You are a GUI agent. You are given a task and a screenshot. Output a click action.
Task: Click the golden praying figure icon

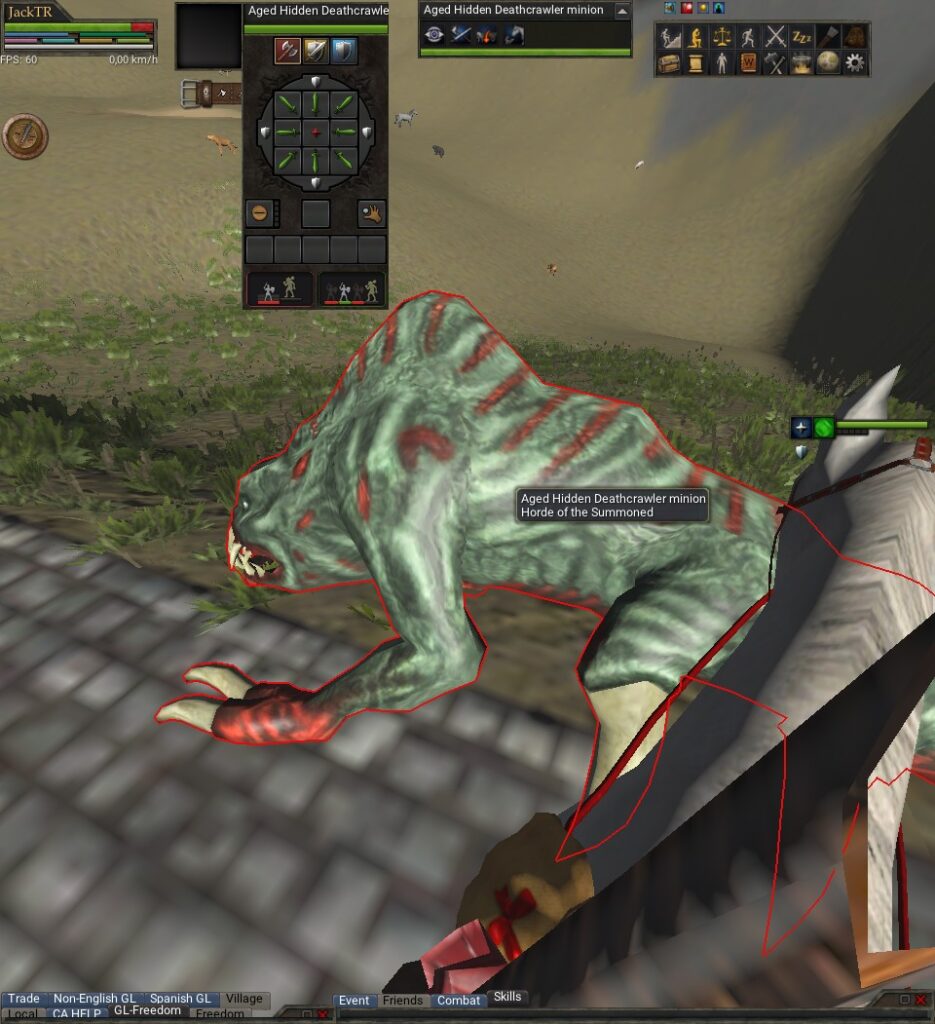[x=695, y=37]
